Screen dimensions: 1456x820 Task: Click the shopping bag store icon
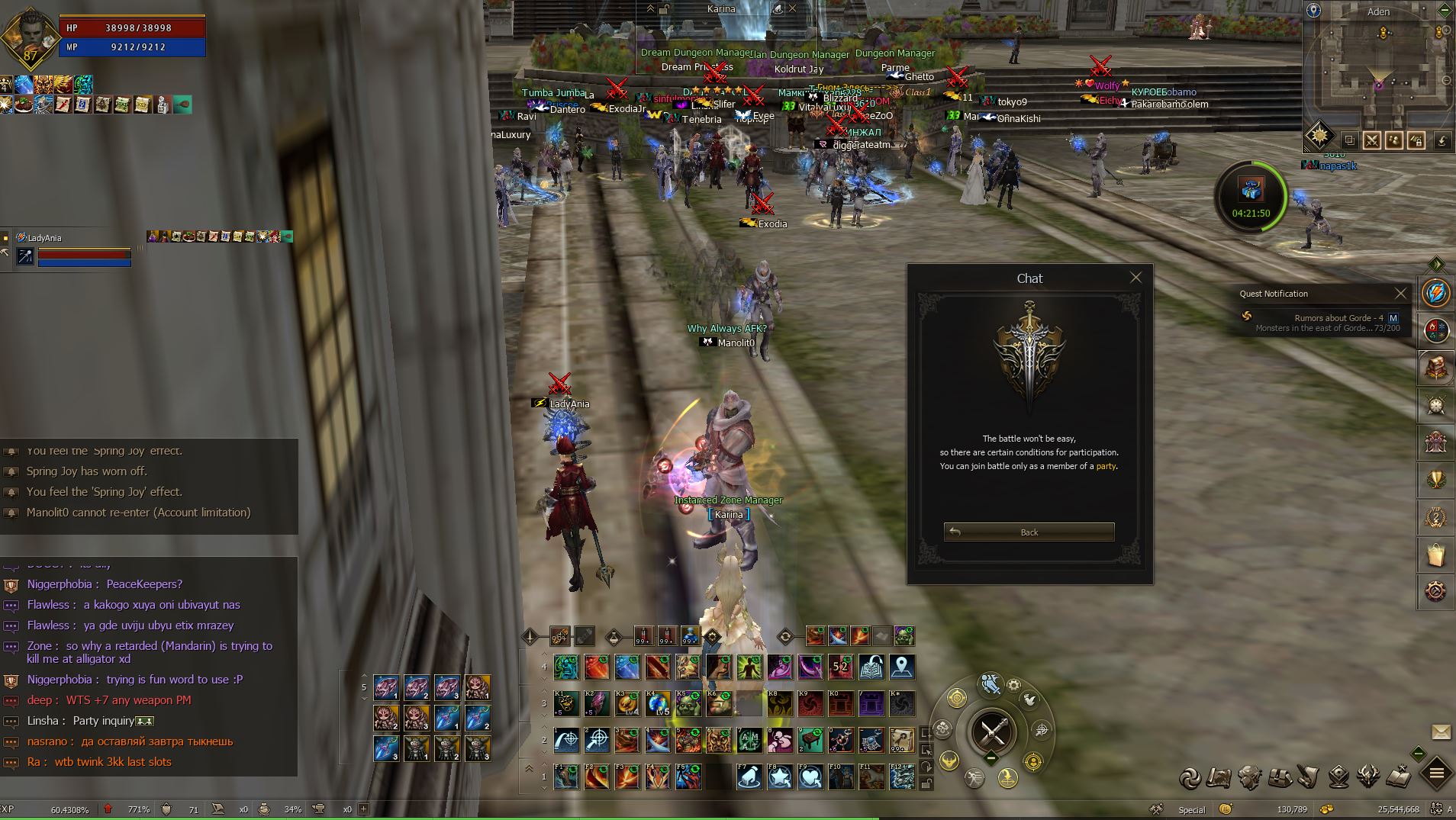(x=1435, y=554)
